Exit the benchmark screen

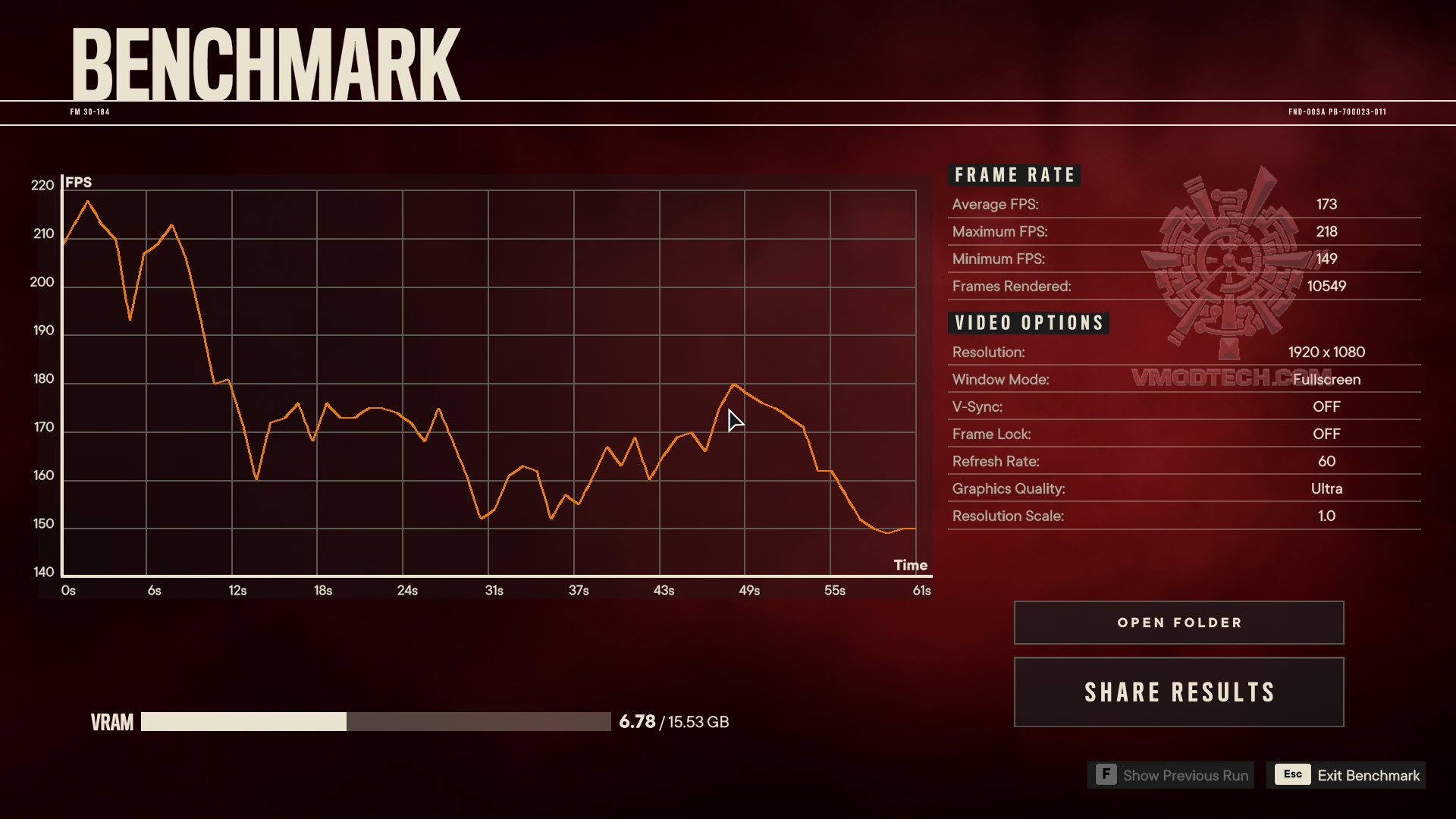coord(1347,775)
